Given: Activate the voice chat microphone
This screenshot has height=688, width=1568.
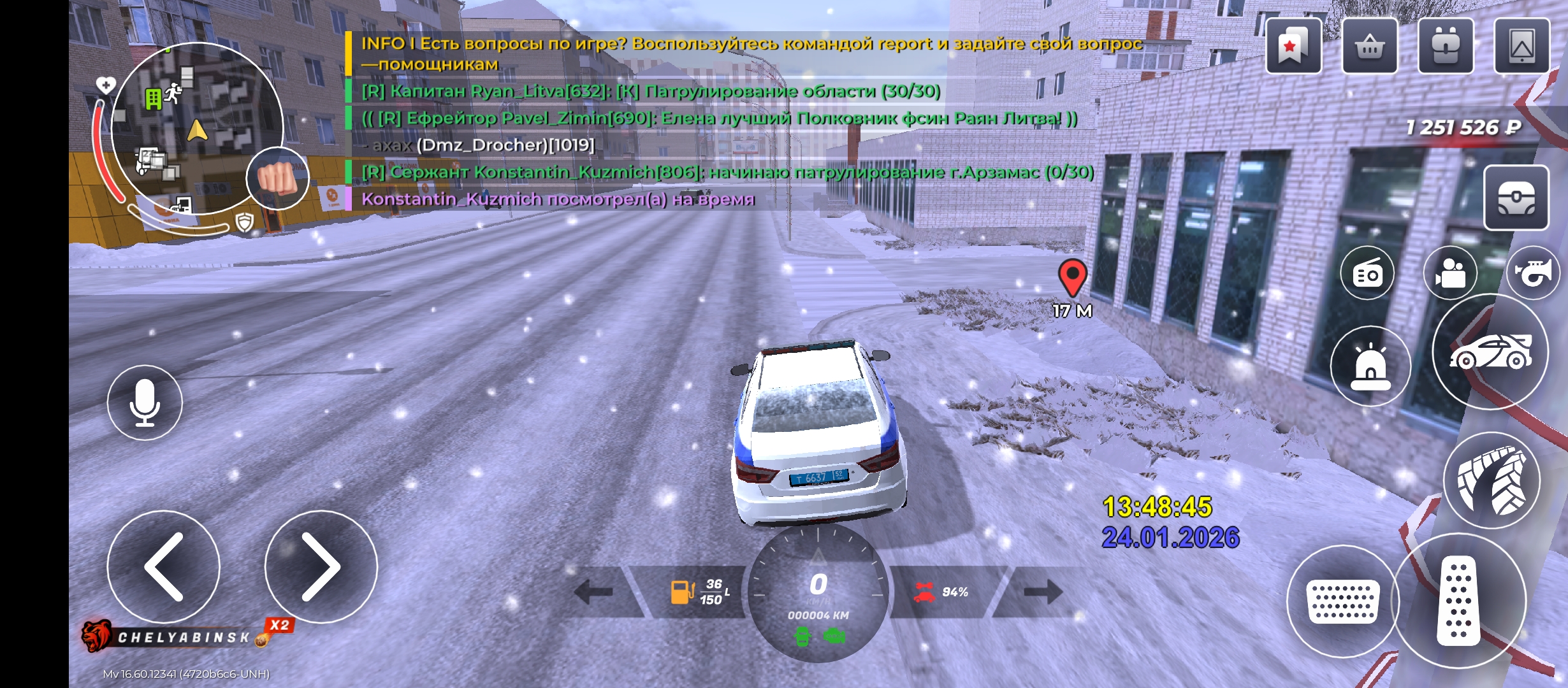Looking at the screenshot, I should 145,403.
